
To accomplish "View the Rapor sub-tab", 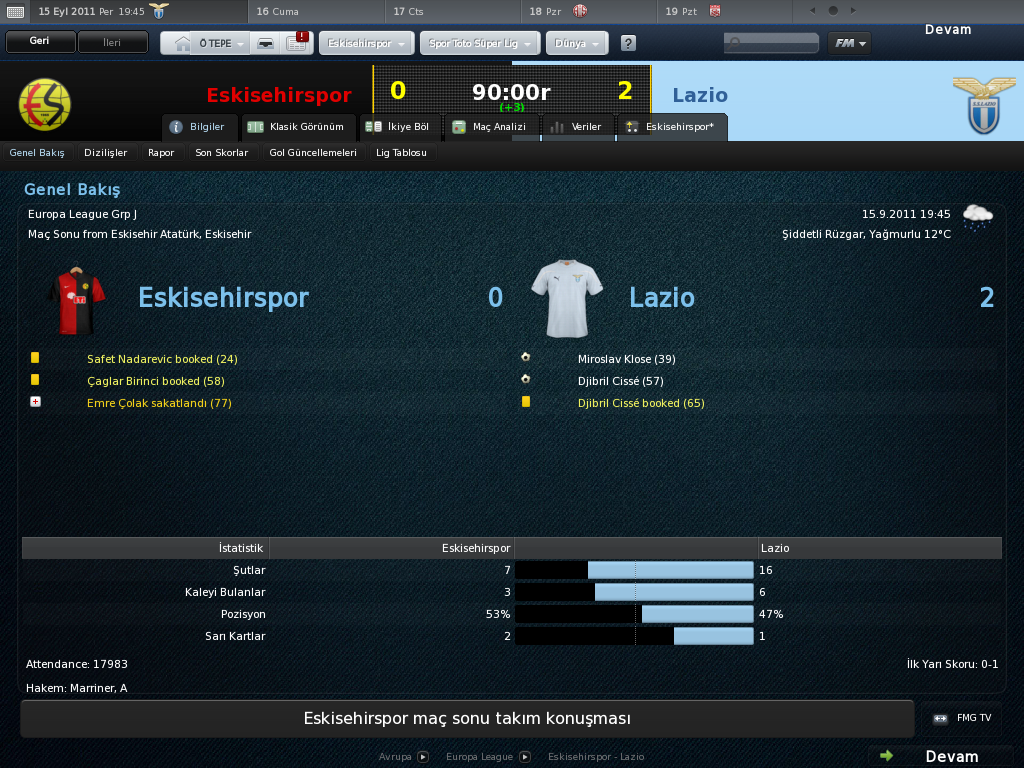I will (x=161, y=153).
